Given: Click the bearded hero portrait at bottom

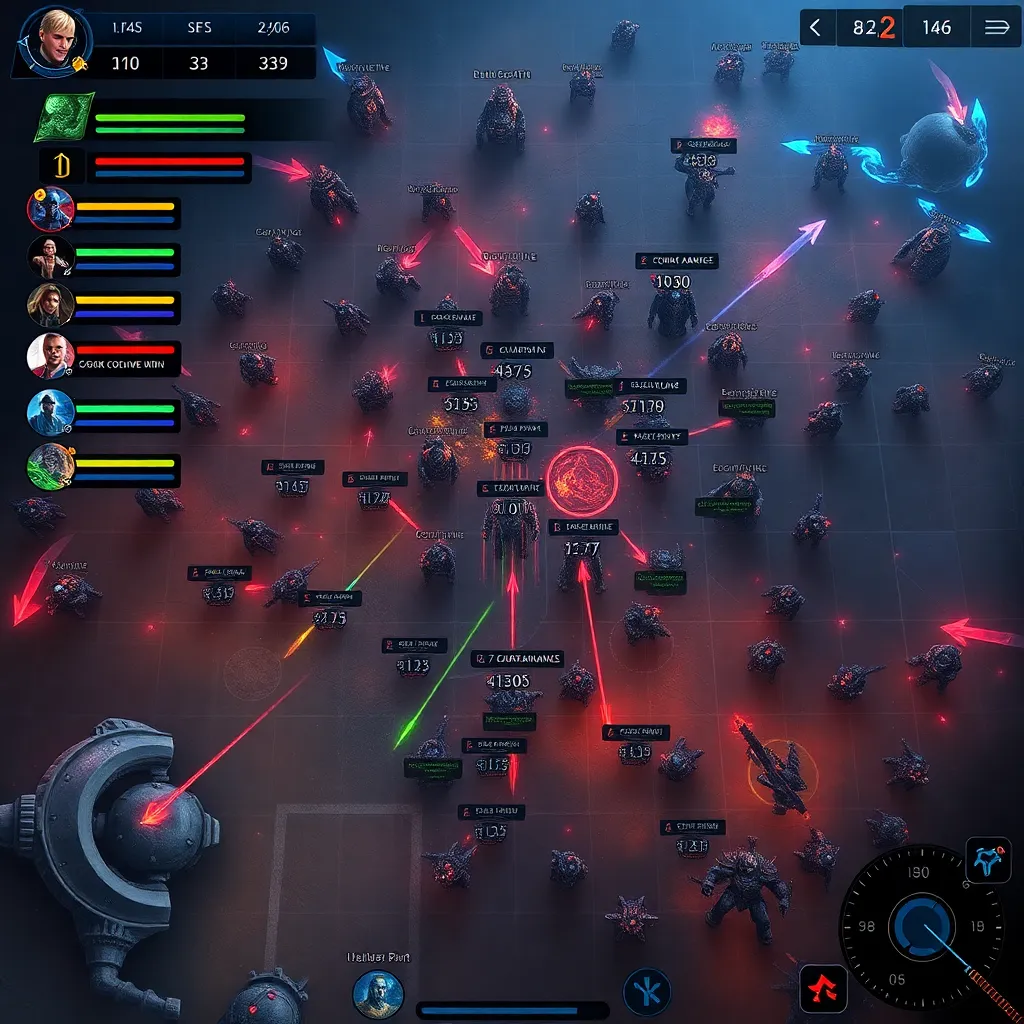Looking at the screenshot, I should [x=377, y=994].
